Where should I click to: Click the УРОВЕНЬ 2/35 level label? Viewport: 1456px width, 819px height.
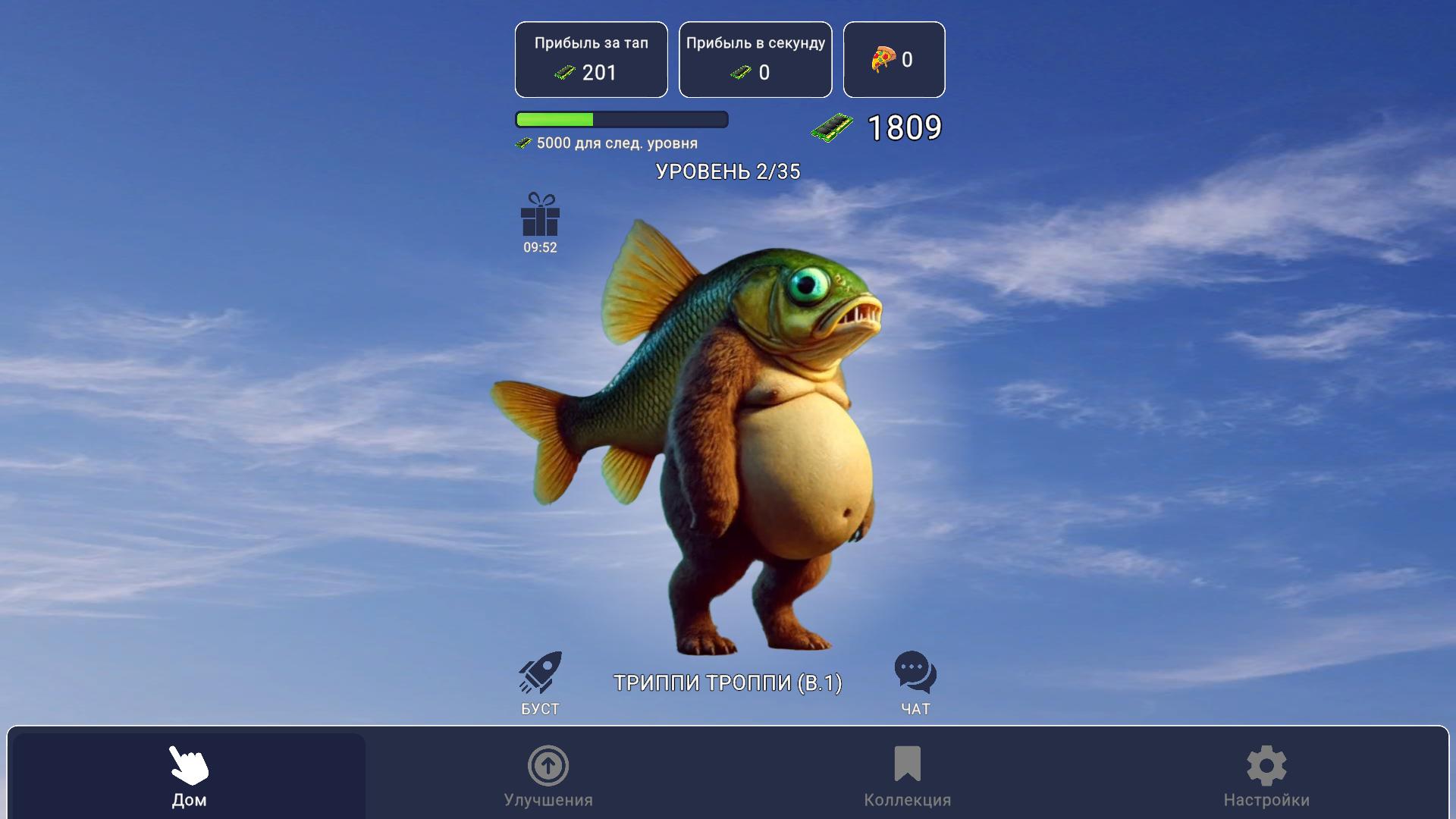click(727, 171)
